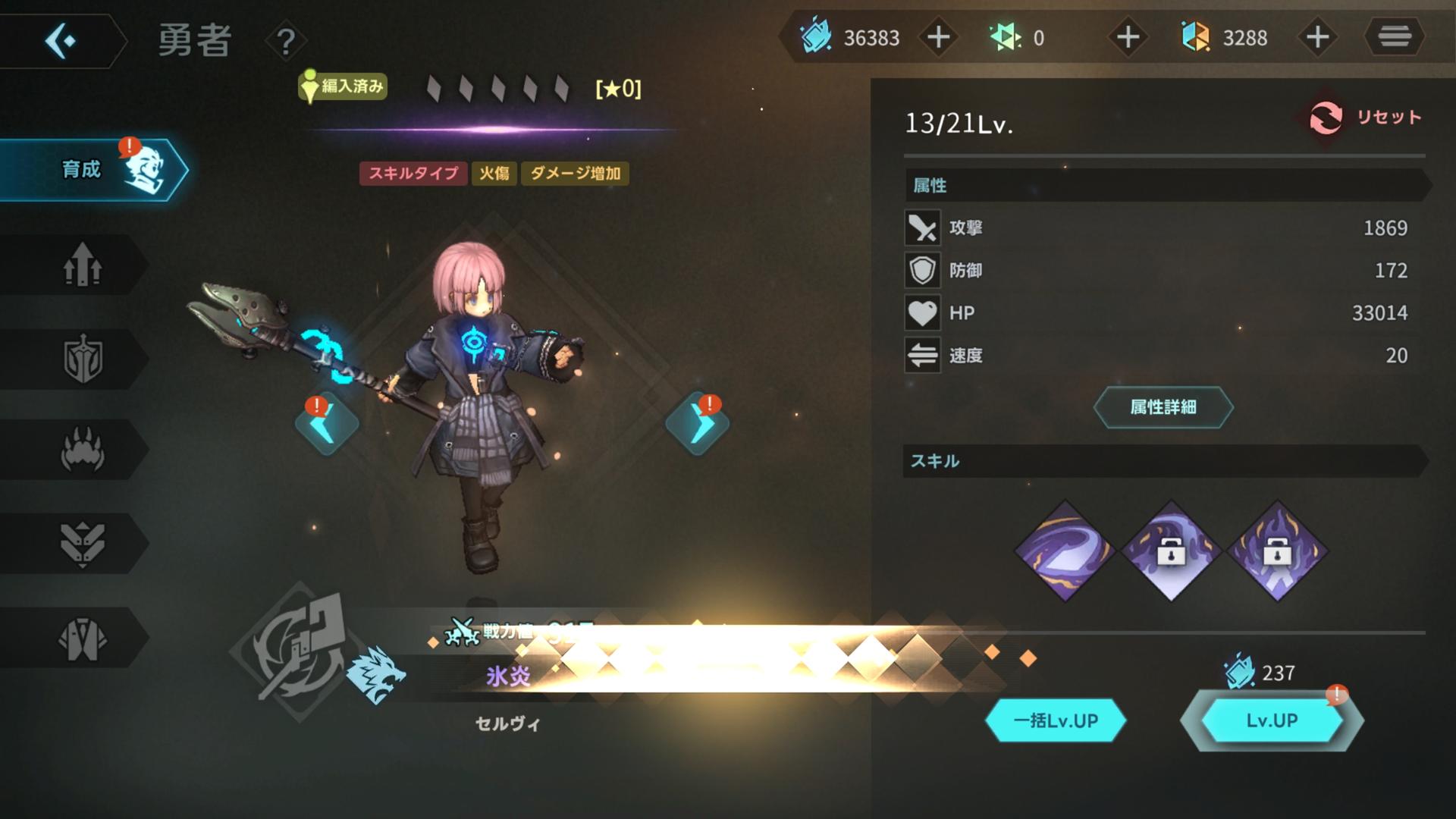
Task: Choose the wolf crest tab
Action: pos(82,543)
